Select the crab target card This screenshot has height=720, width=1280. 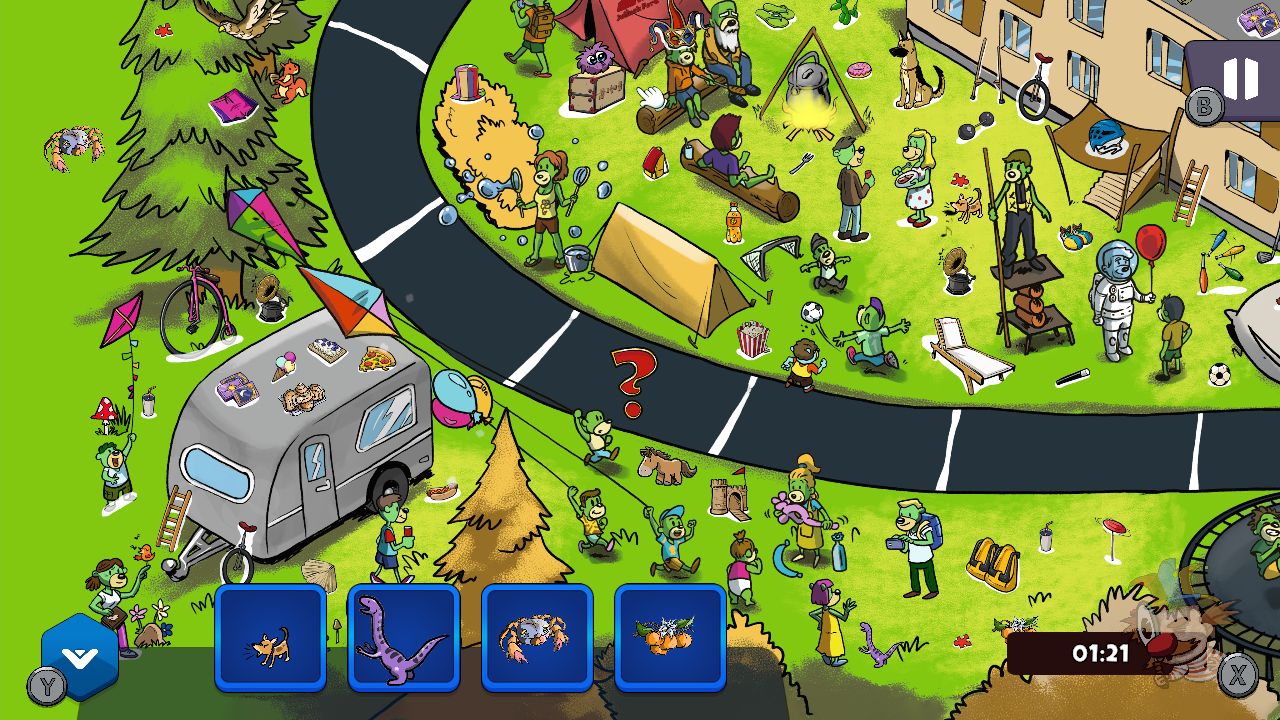pyautogui.click(x=538, y=638)
